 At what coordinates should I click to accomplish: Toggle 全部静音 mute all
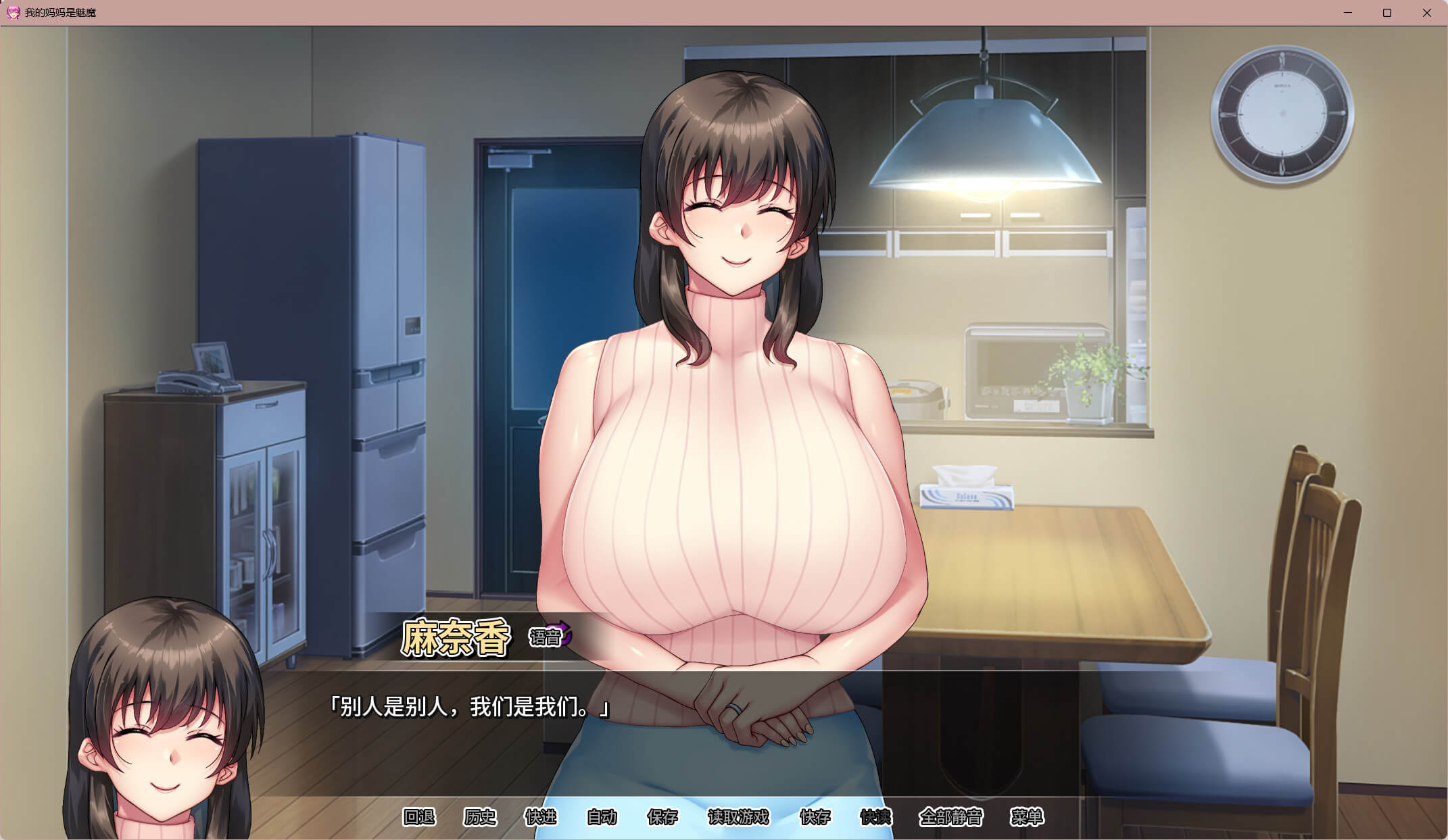(x=950, y=817)
